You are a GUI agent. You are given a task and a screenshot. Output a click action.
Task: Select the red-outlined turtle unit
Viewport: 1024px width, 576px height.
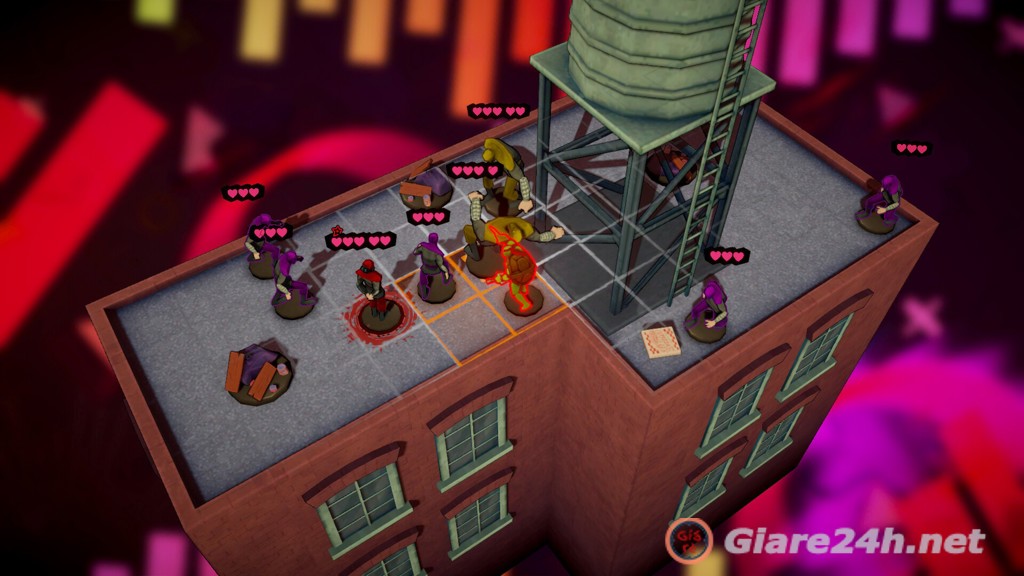click(518, 268)
